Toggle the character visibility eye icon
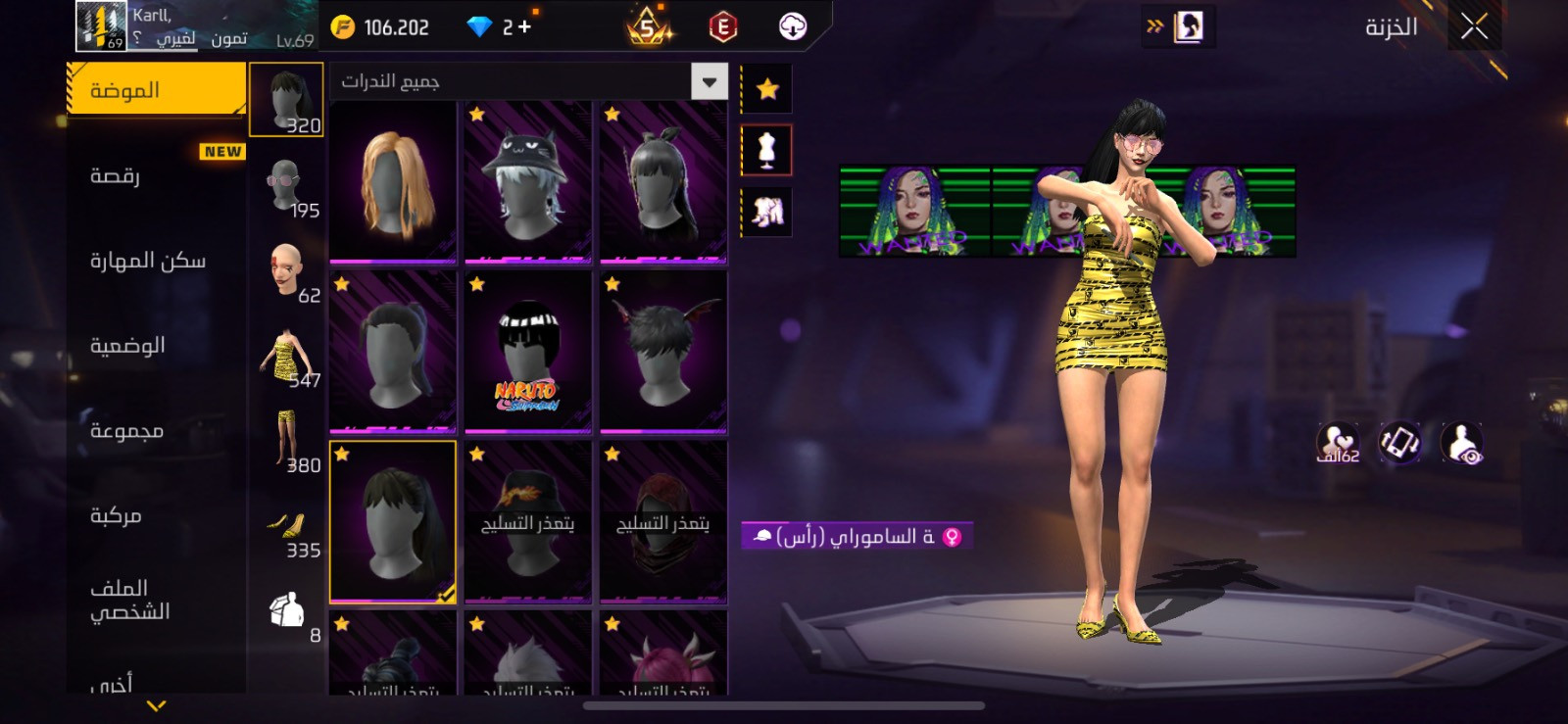This screenshot has height=724, width=1568. 1462,443
